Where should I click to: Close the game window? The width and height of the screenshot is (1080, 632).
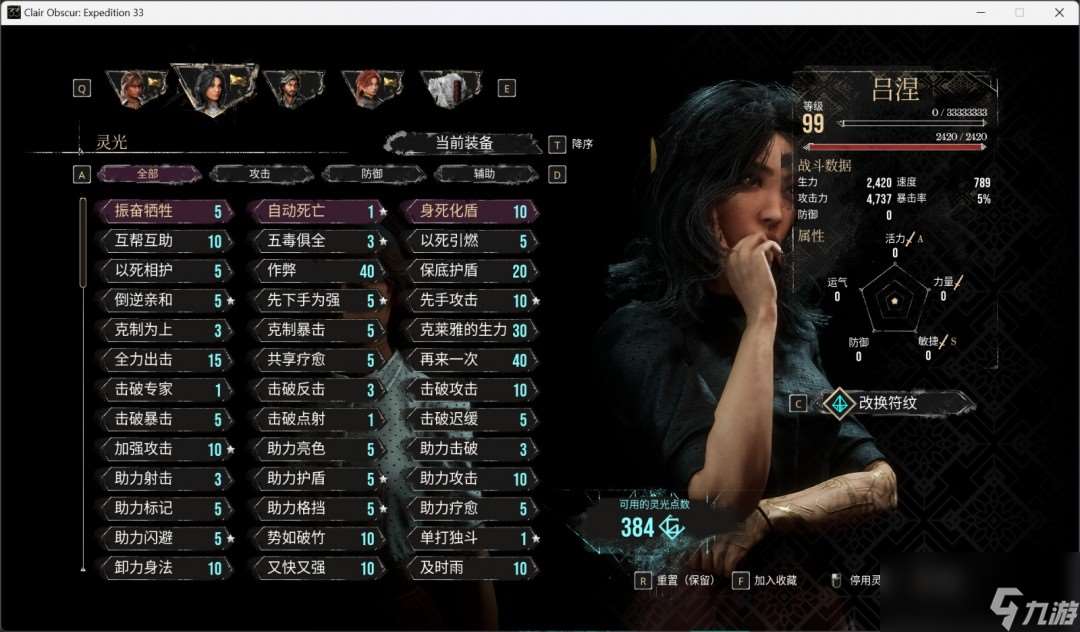tap(1059, 12)
